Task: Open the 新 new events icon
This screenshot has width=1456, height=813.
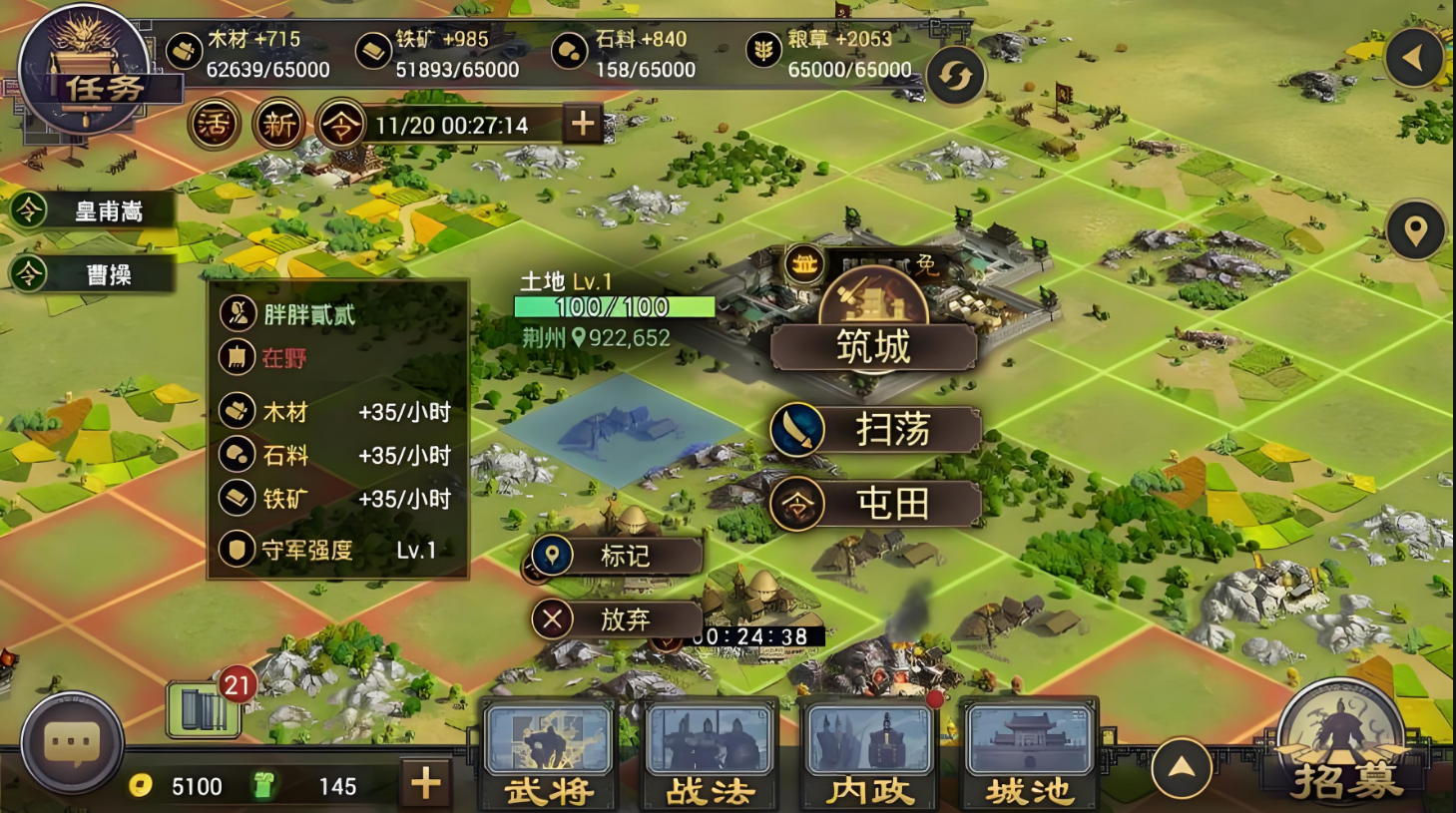Action: [278, 125]
